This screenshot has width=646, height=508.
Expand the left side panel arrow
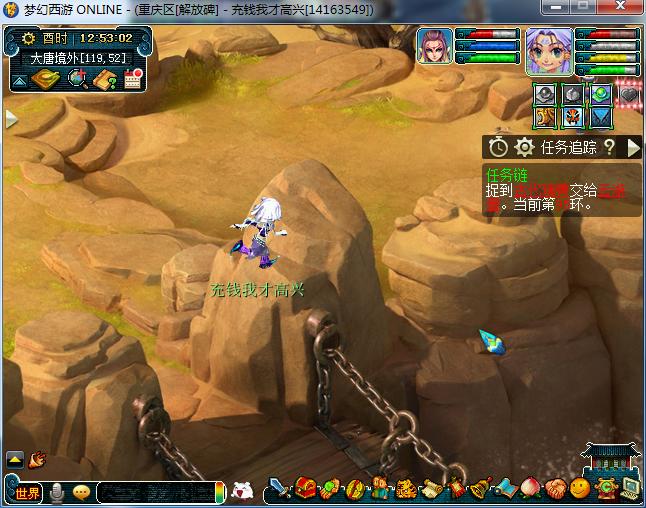(x=11, y=119)
